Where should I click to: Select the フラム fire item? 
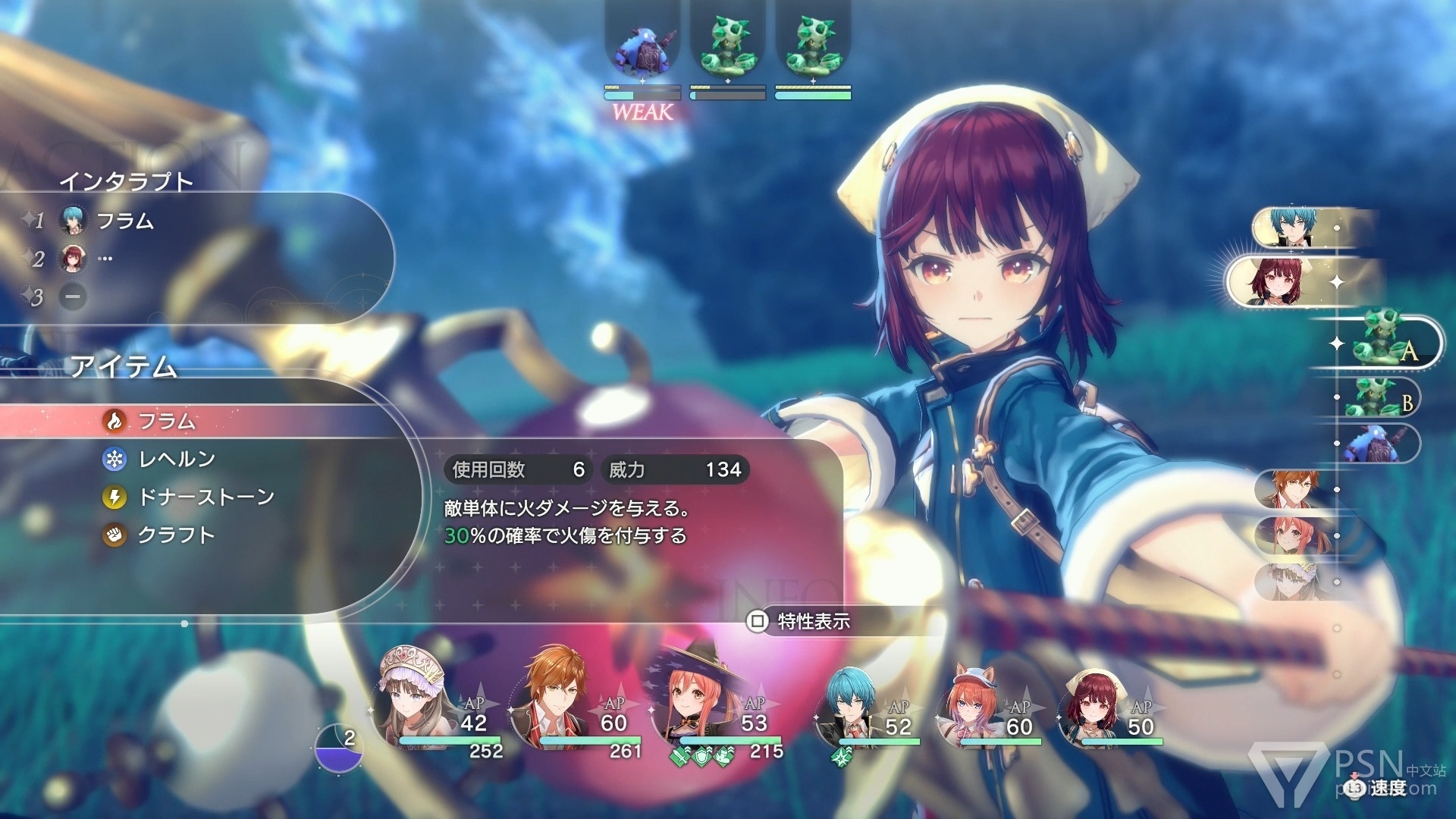167,421
